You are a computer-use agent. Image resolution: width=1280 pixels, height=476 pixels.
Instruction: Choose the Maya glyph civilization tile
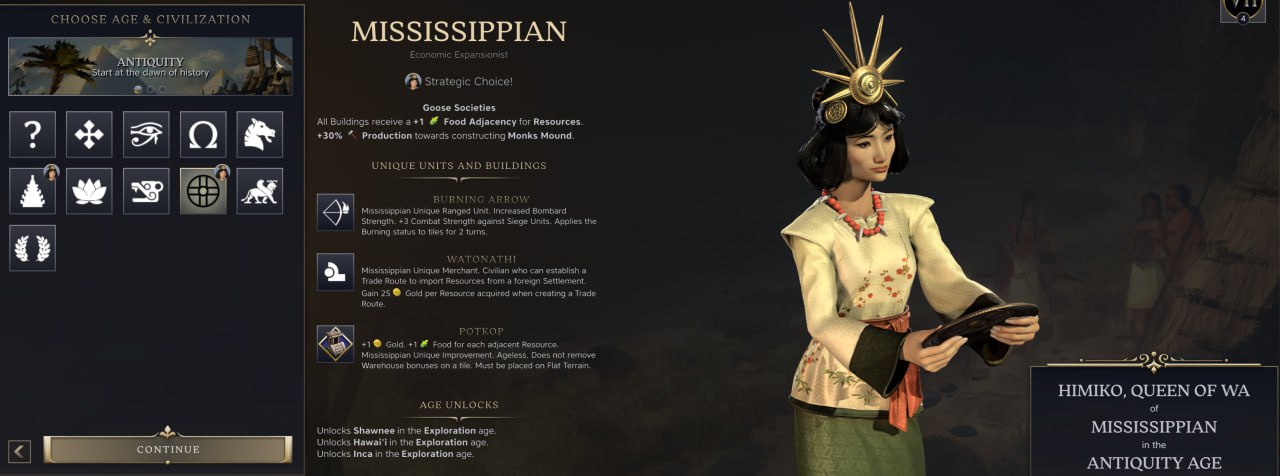(146, 191)
